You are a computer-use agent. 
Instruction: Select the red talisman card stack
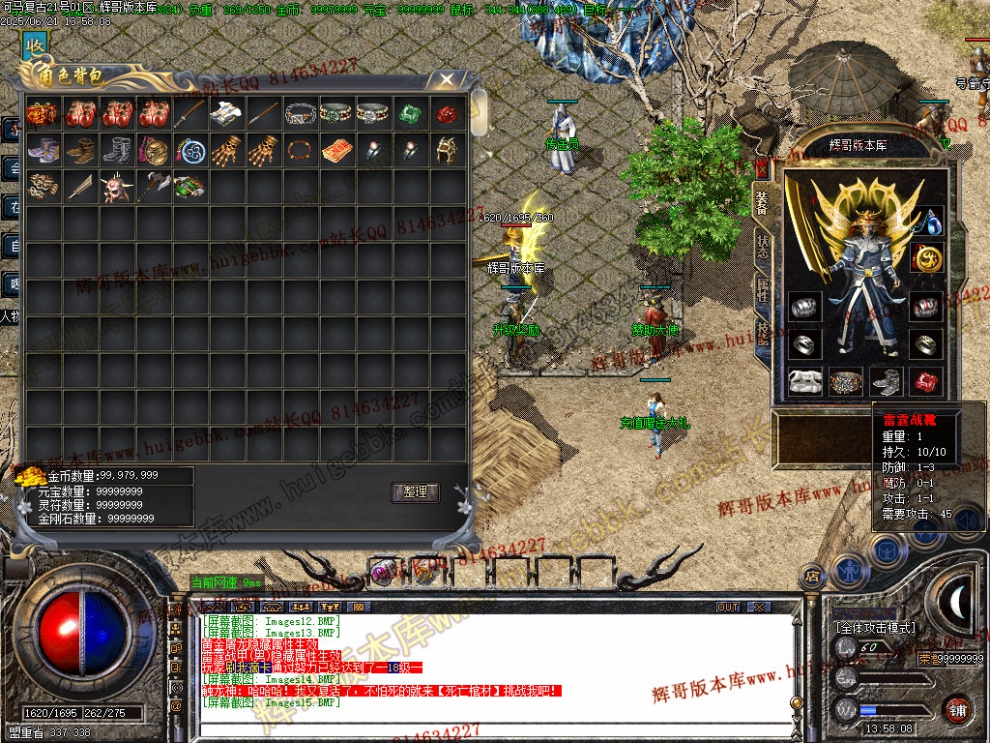tap(336, 150)
